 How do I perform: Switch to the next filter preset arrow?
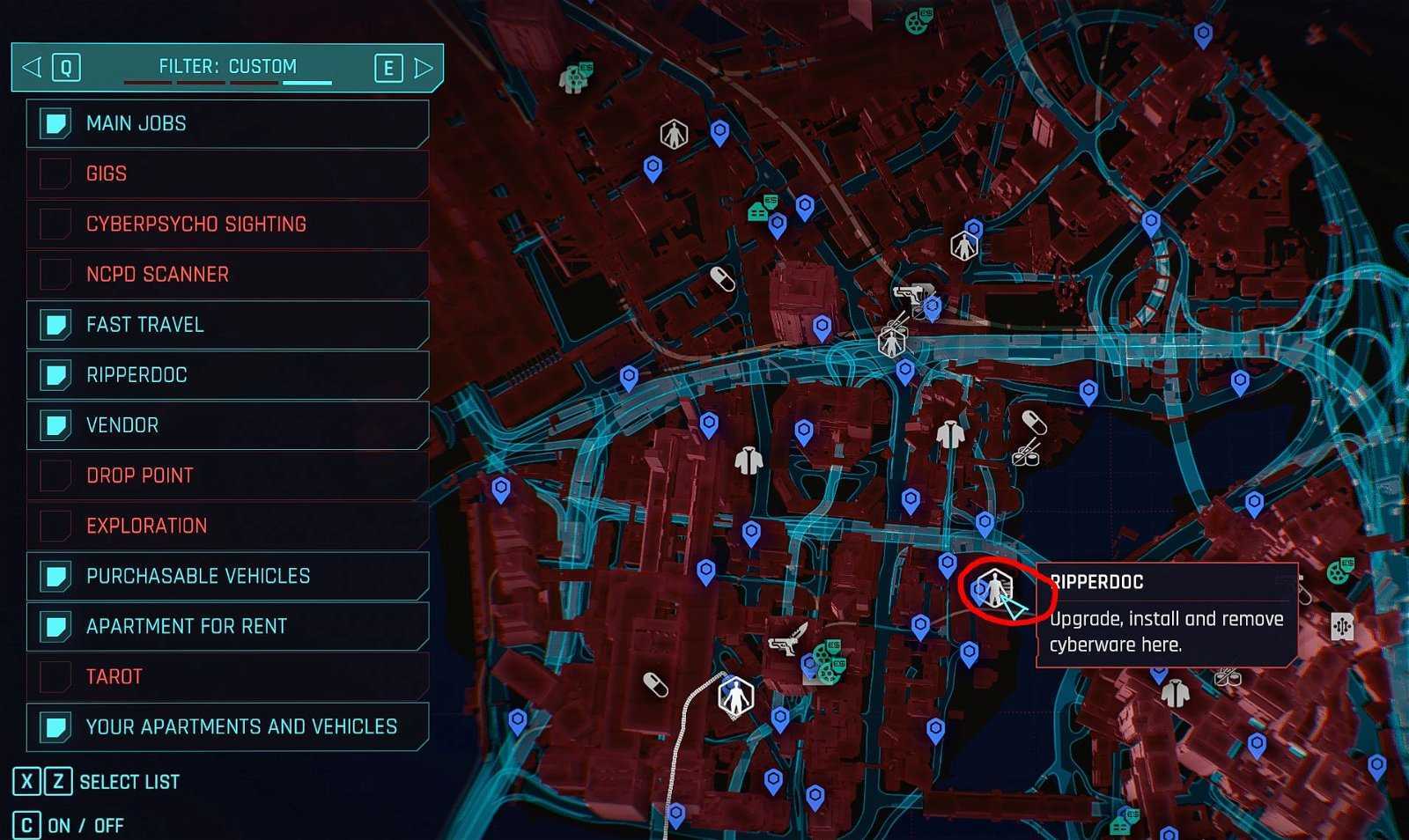pos(424,68)
